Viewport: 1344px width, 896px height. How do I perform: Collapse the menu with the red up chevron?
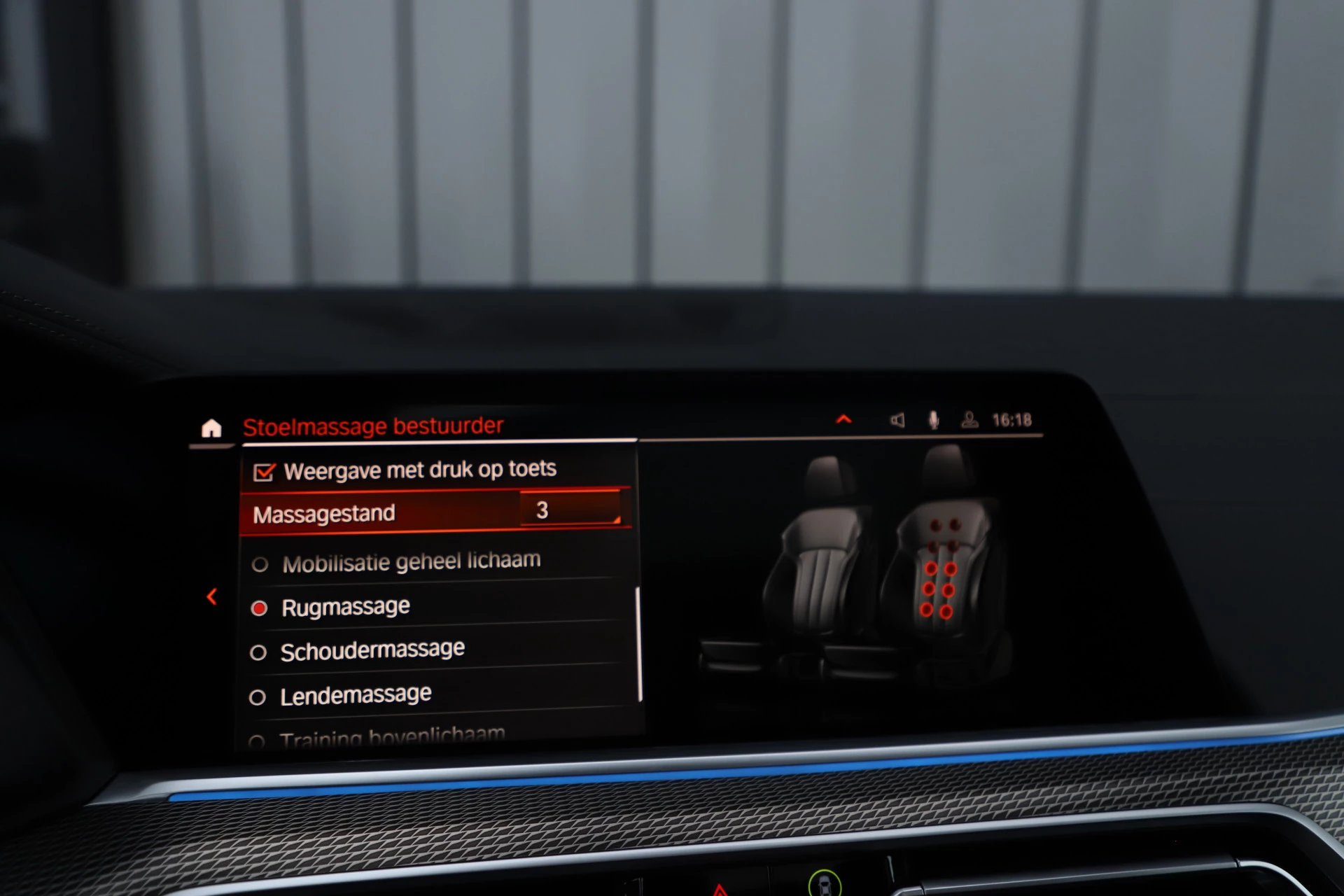(x=845, y=419)
